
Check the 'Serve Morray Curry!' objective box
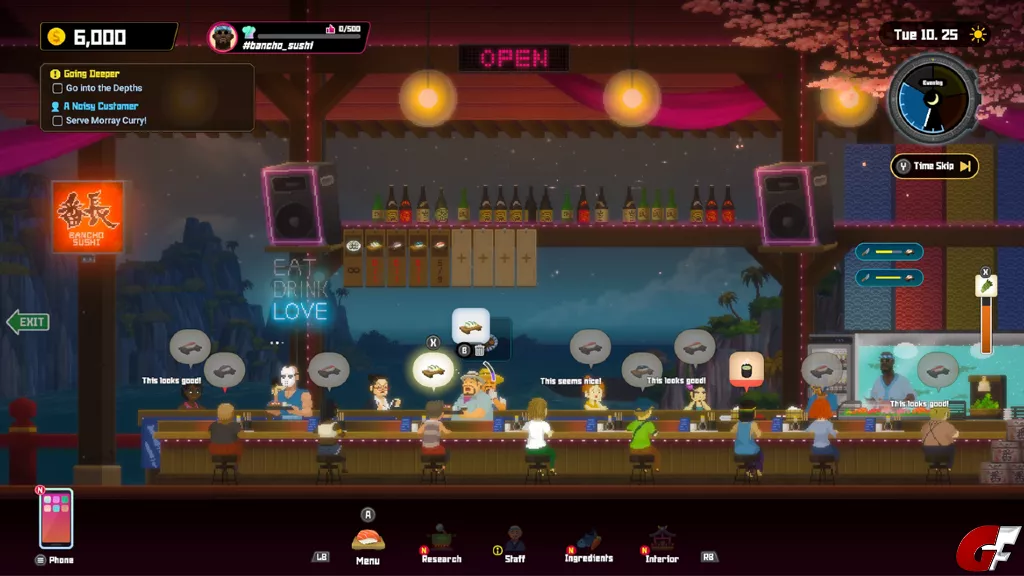pyautogui.click(x=58, y=121)
